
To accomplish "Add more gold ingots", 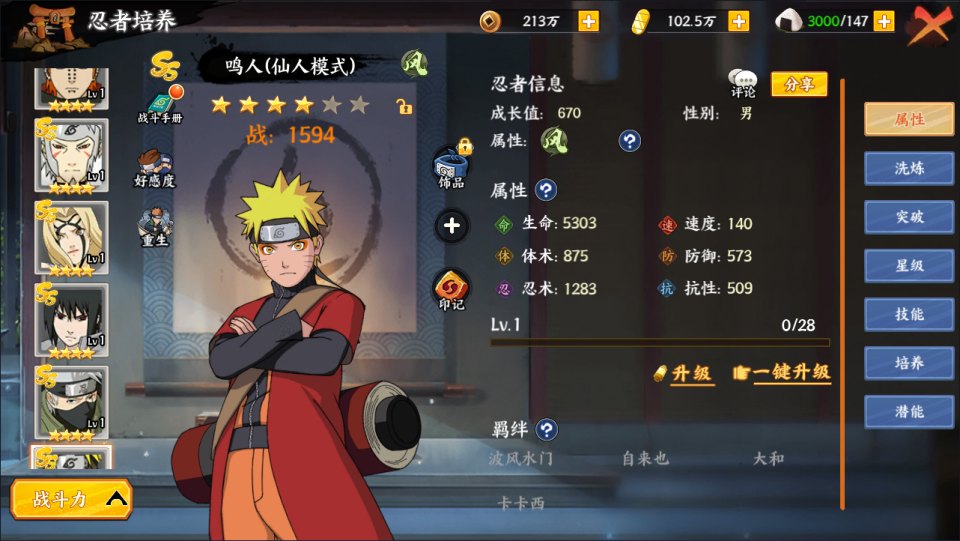I will coord(739,21).
